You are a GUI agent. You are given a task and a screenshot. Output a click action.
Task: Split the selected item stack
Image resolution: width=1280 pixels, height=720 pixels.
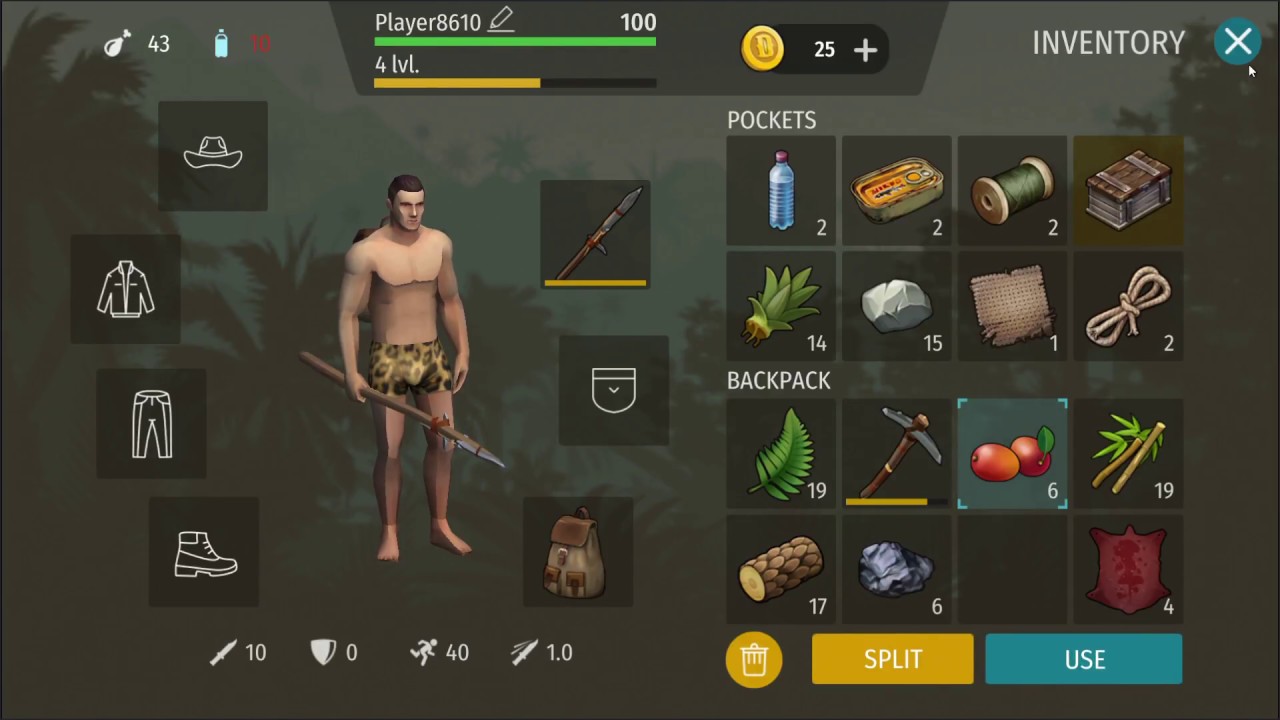(892, 659)
